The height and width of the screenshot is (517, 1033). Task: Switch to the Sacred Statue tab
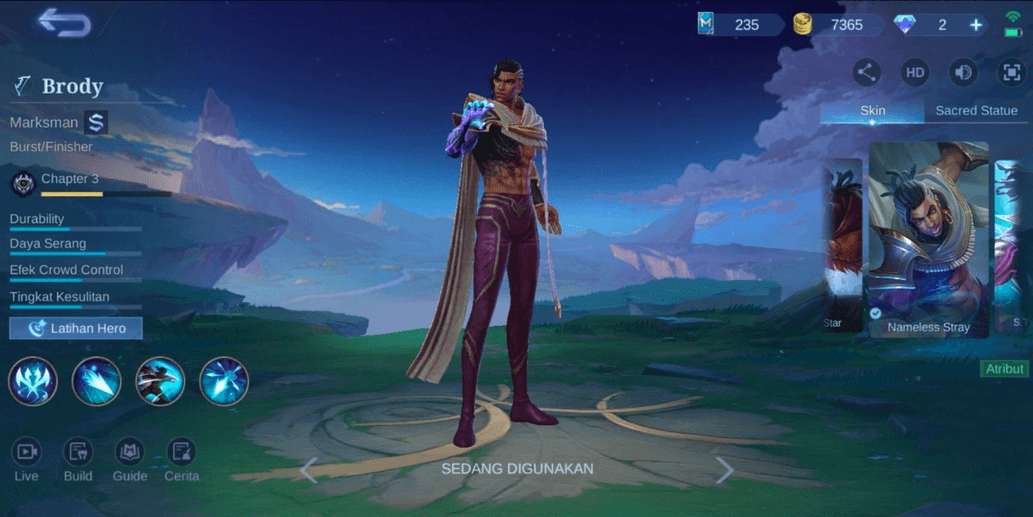[x=975, y=111]
